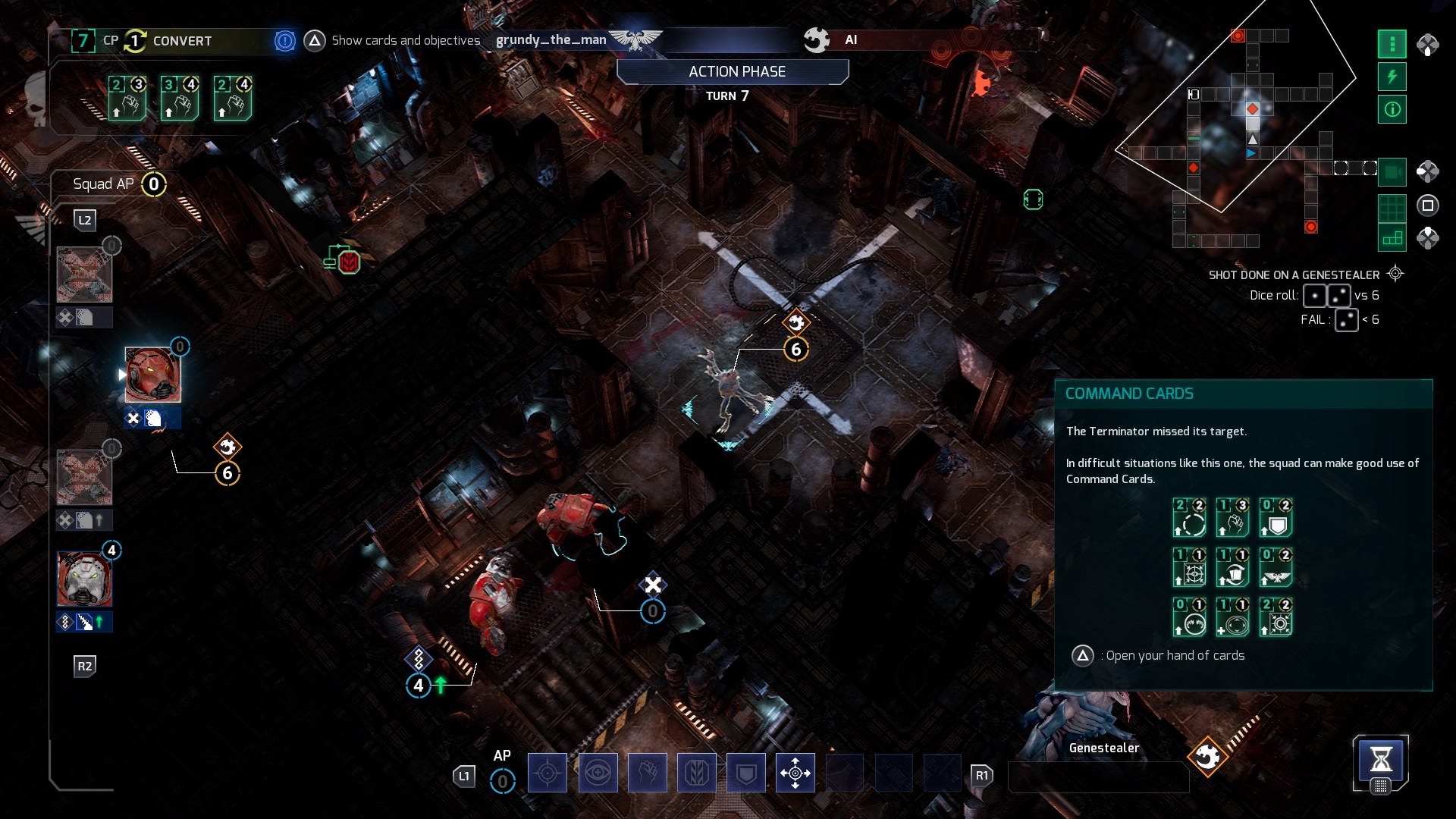Image resolution: width=1456 pixels, height=819 pixels.
Task: Switch level view with the stairs button
Action: click(x=1392, y=238)
